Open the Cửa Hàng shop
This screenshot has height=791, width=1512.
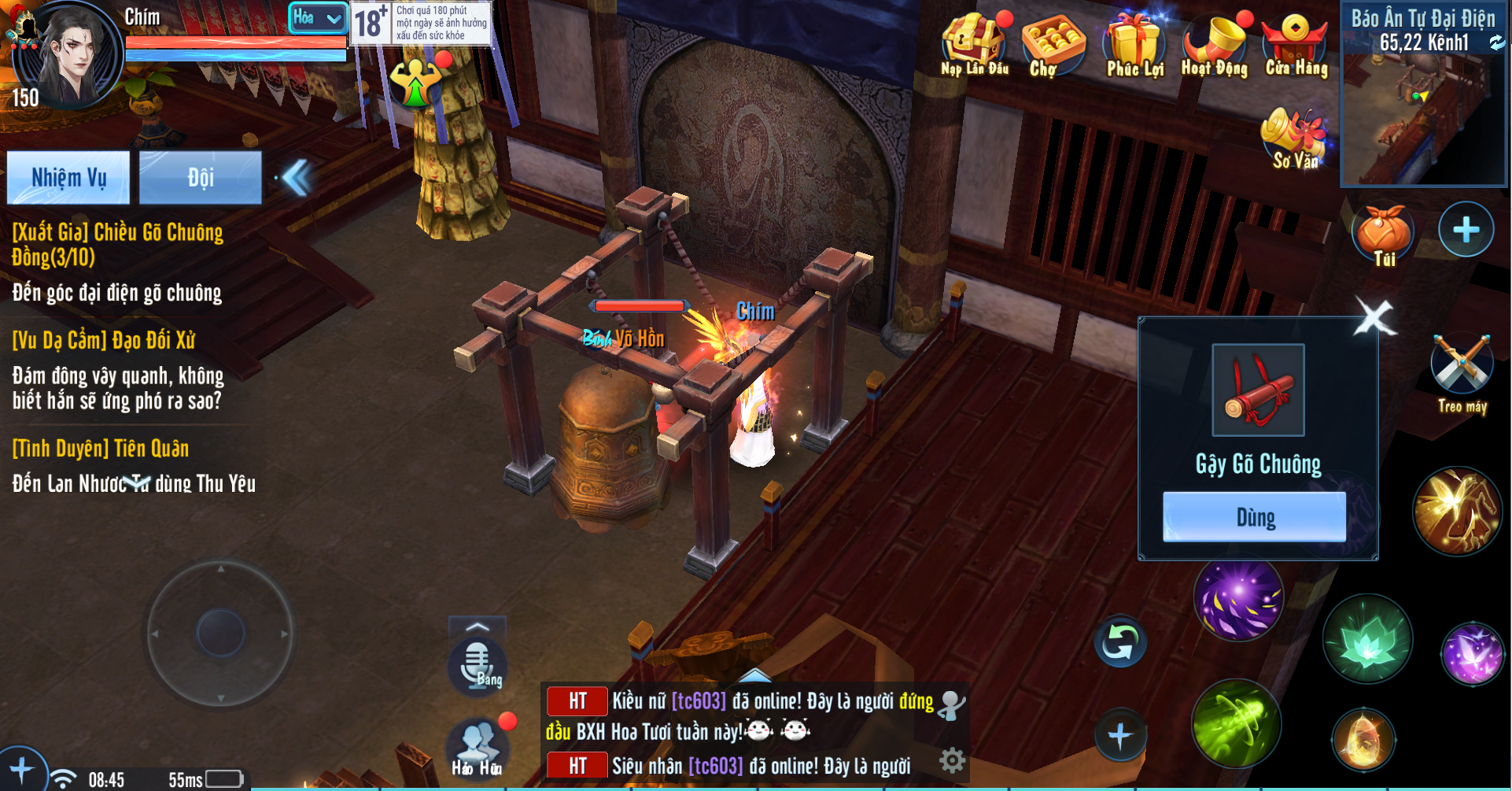tap(1296, 44)
